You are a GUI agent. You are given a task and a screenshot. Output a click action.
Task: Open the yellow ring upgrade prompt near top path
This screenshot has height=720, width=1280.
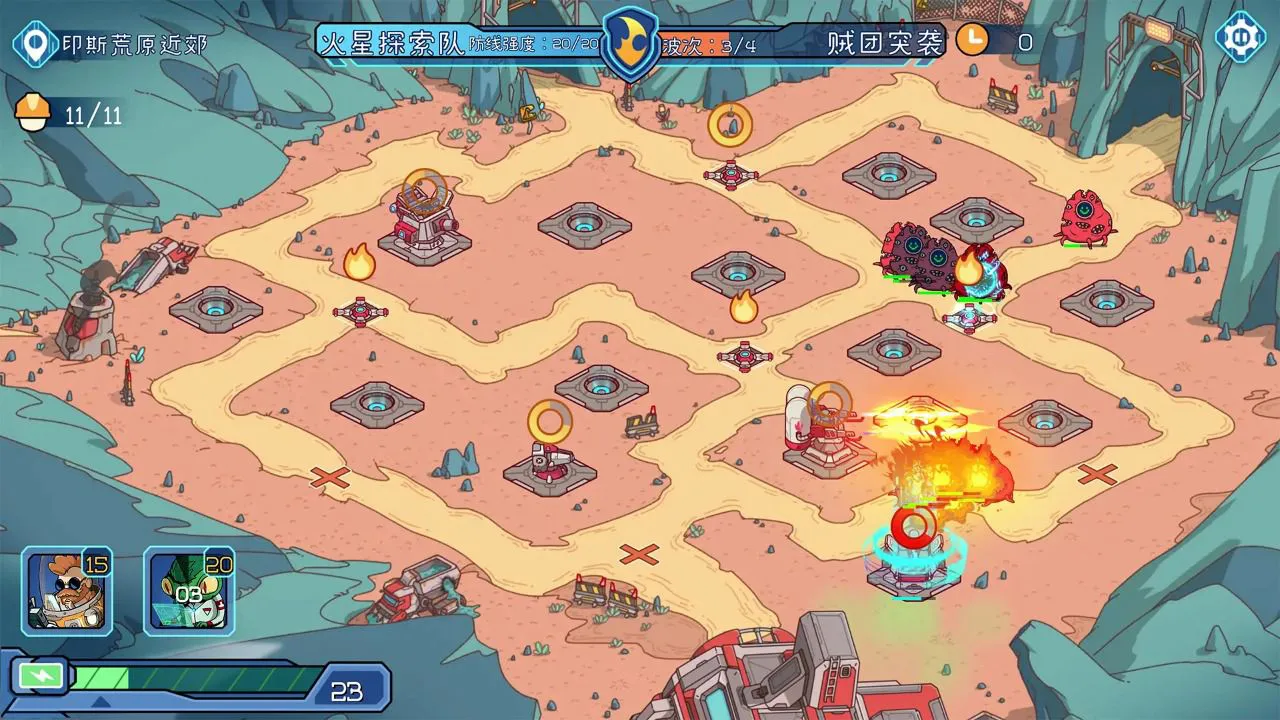(729, 124)
